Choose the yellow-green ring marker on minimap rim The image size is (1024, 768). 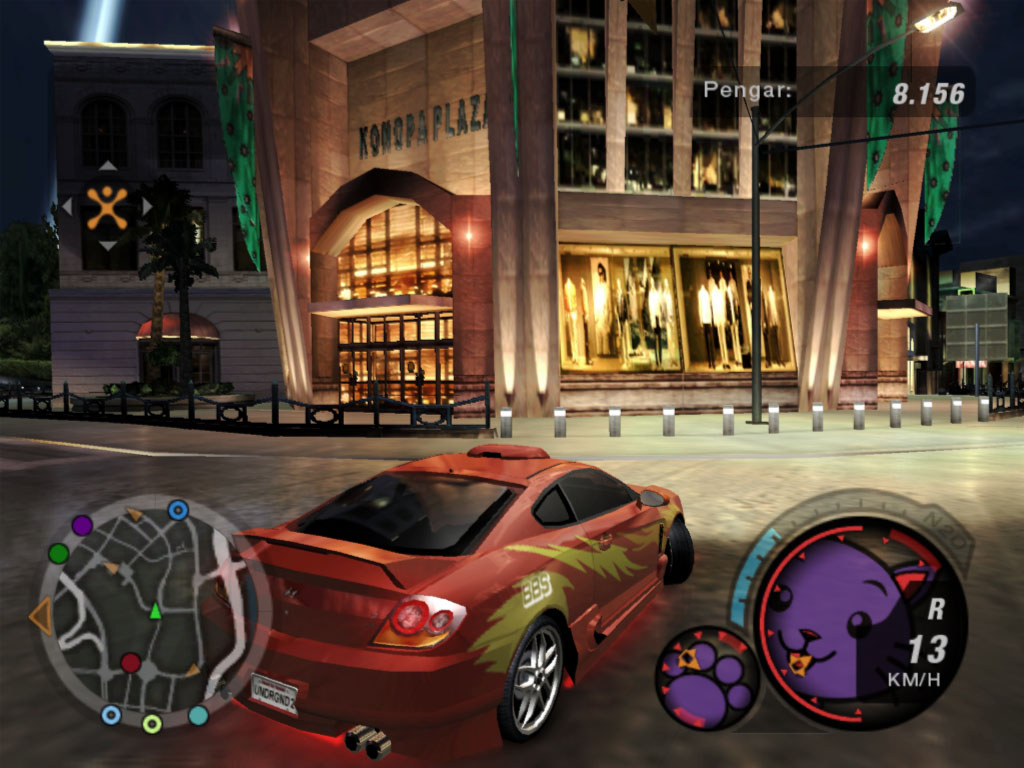click(x=152, y=723)
